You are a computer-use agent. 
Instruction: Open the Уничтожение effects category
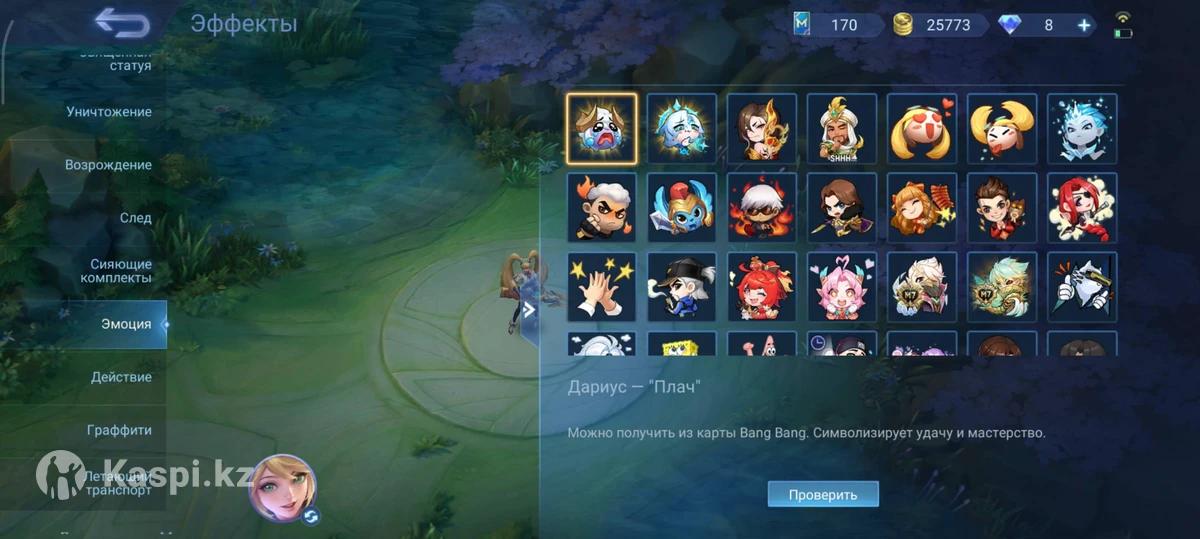(x=109, y=112)
